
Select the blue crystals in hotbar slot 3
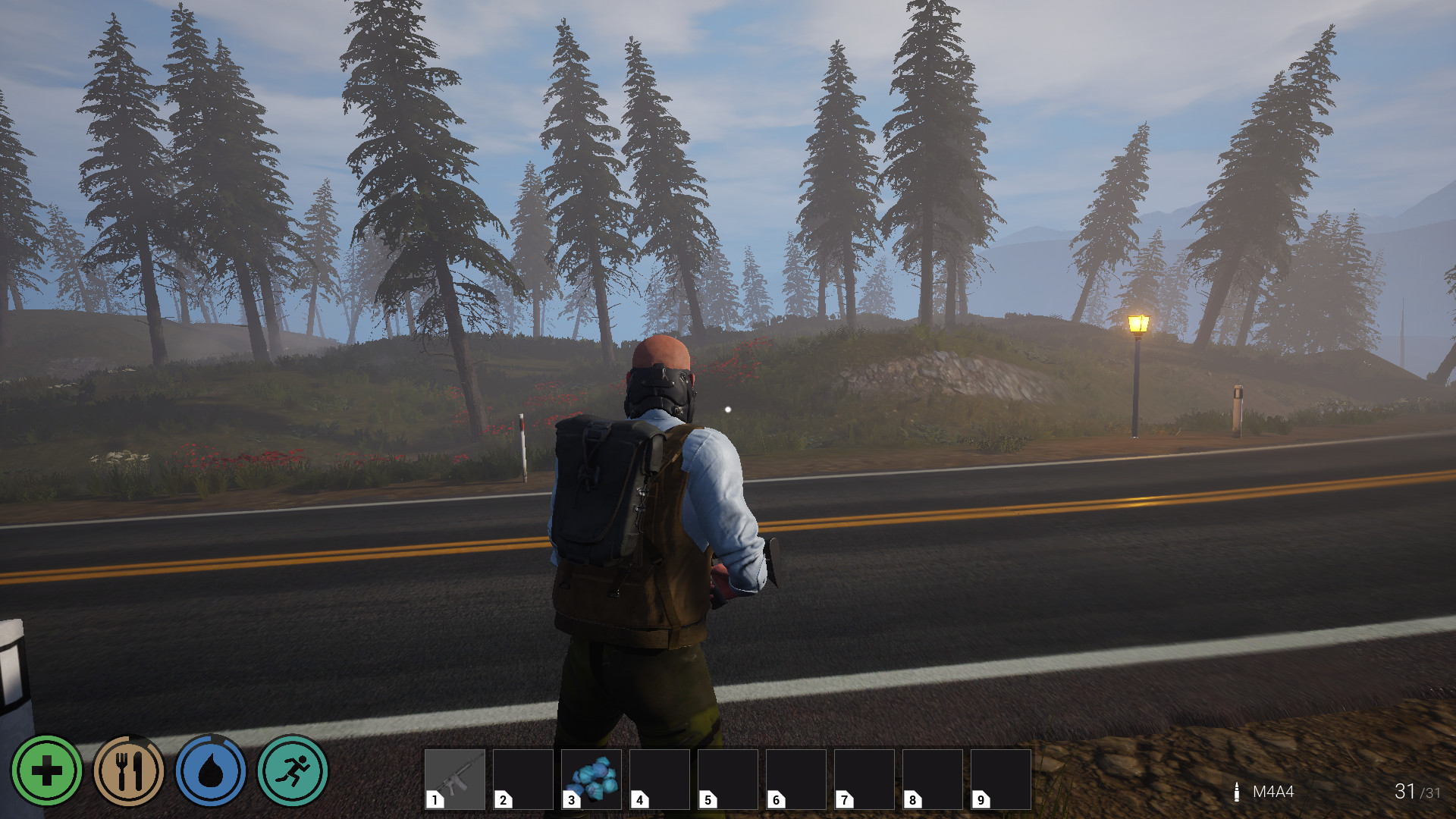(591, 779)
